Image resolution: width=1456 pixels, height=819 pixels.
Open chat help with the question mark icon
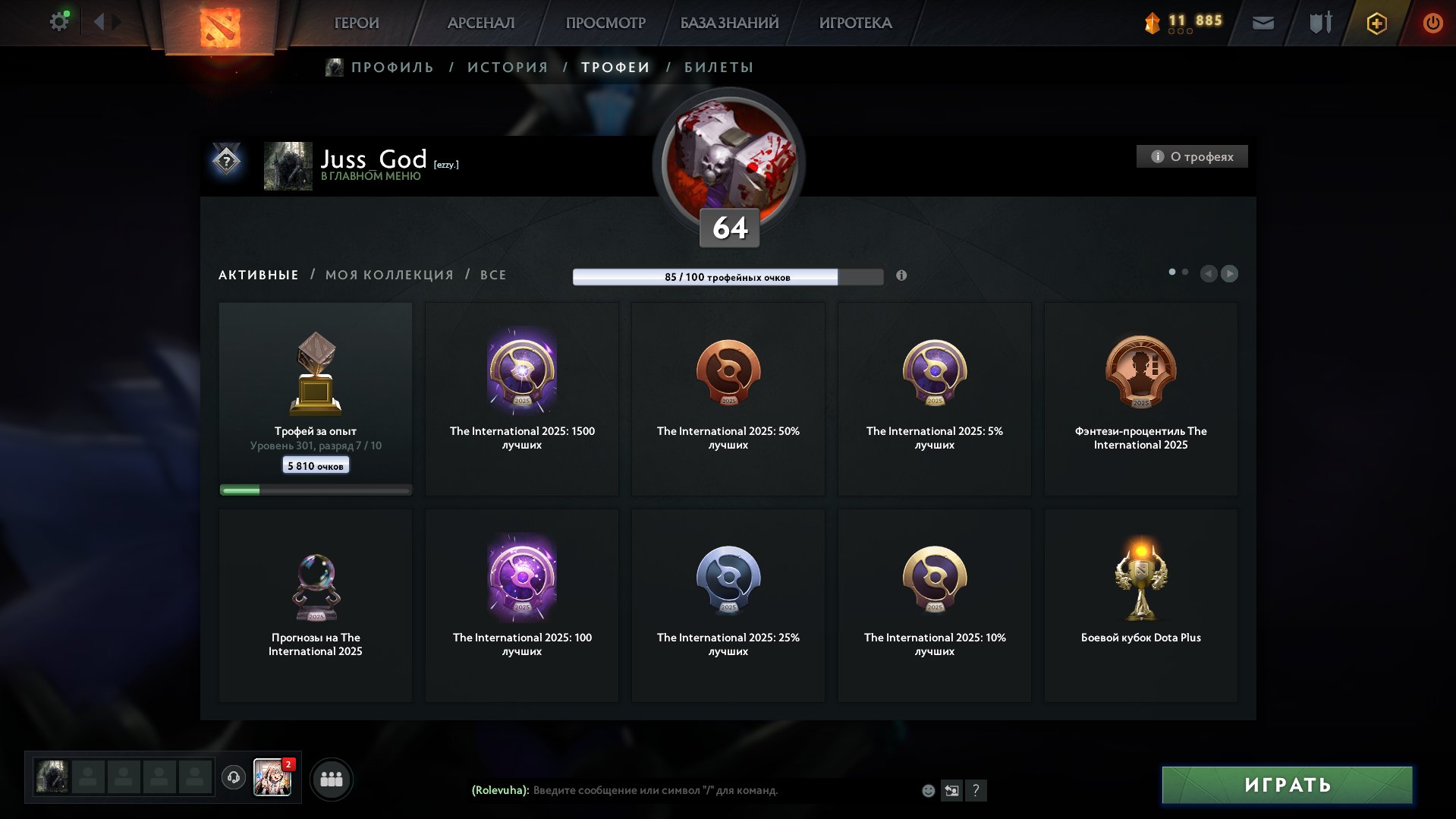point(976,790)
